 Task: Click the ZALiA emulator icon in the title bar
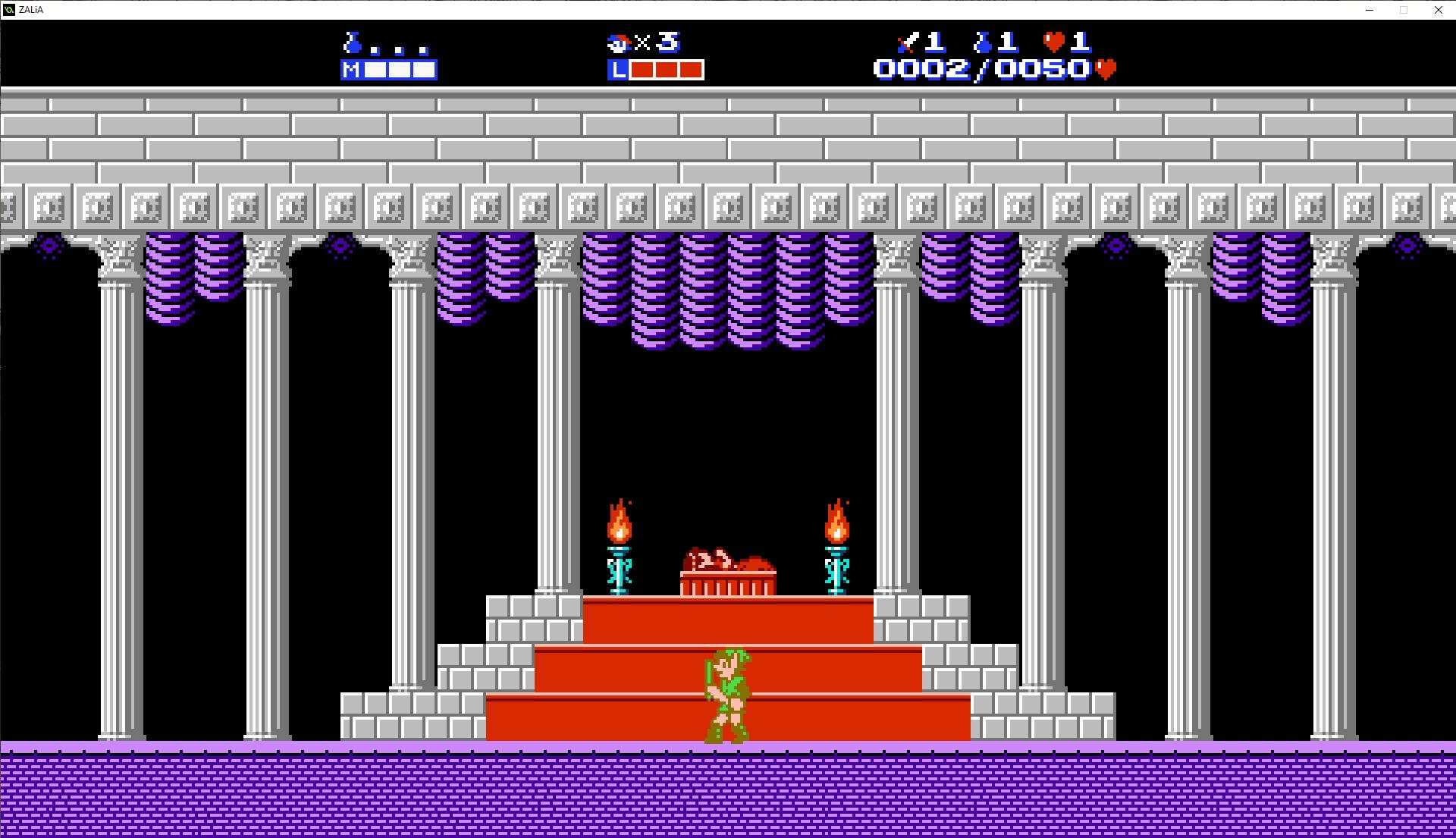(x=8, y=10)
